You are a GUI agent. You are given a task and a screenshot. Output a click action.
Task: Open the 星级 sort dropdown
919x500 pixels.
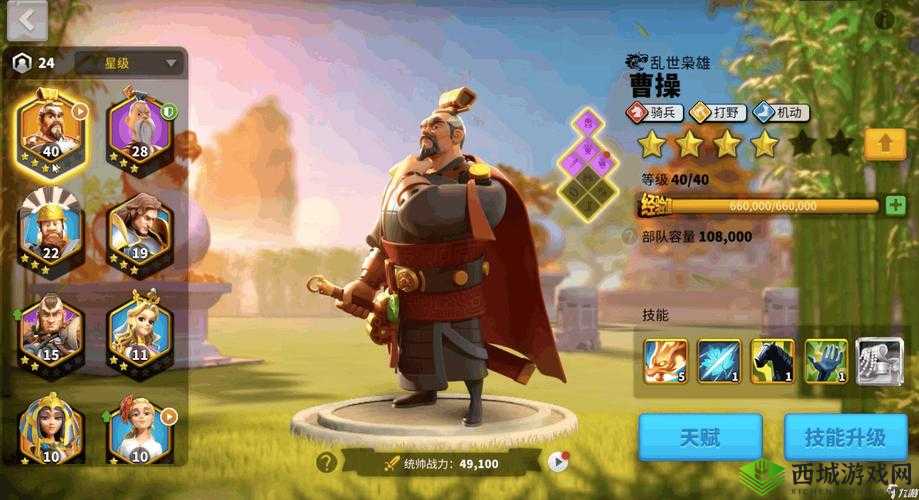[129, 63]
